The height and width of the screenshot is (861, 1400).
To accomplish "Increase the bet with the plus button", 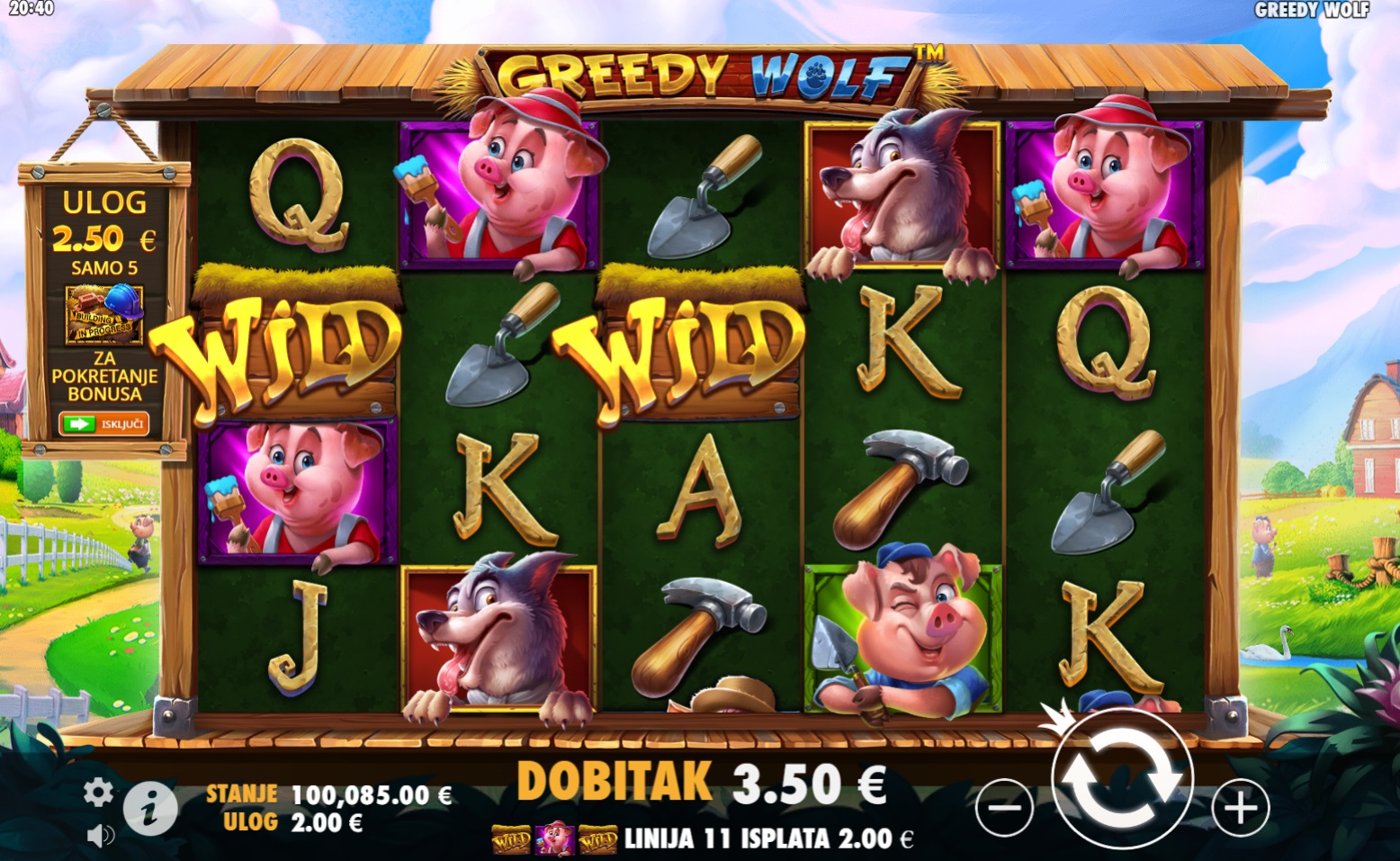I will click(x=1240, y=808).
